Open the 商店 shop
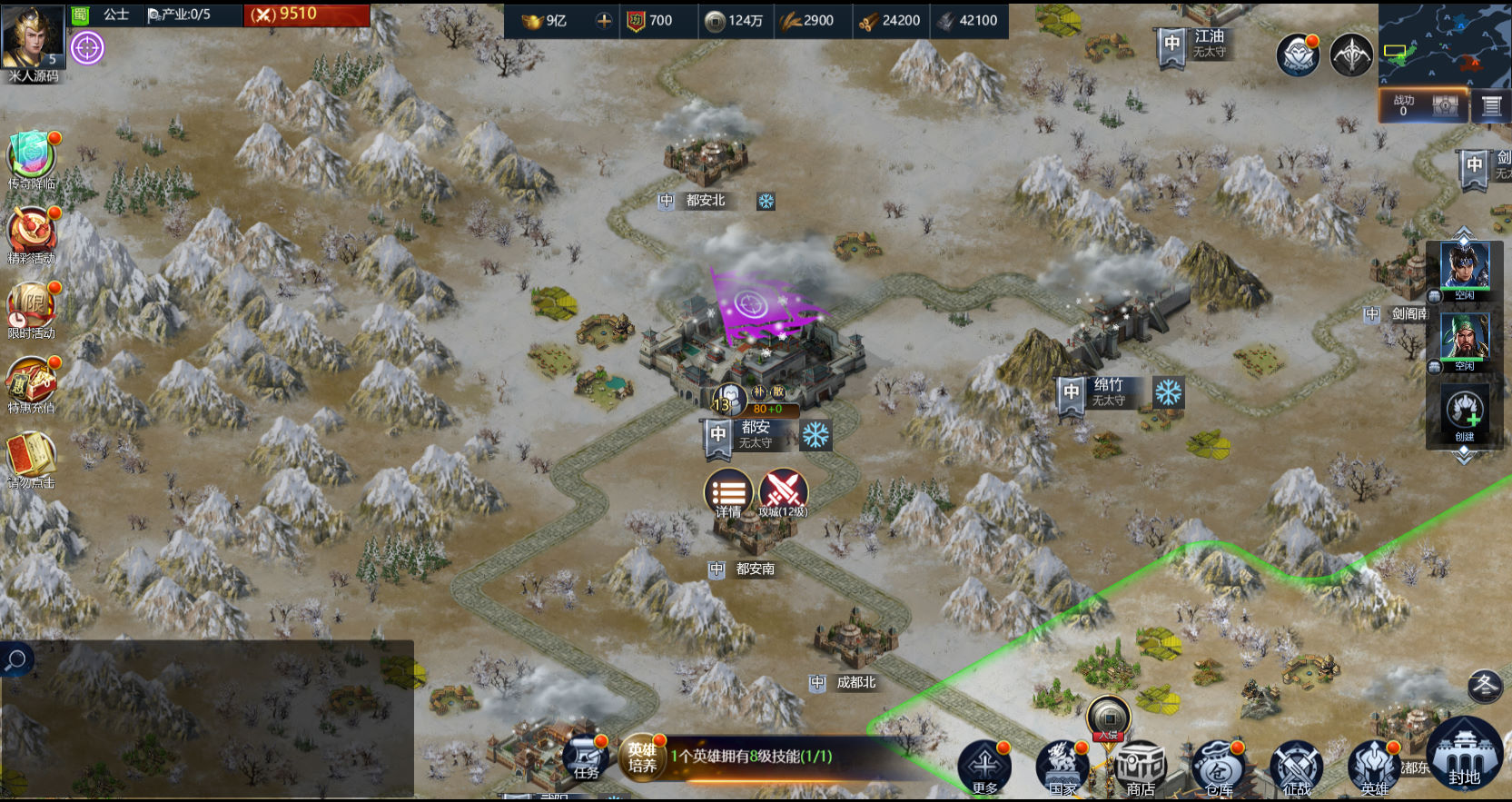The image size is (1512, 802). pyautogui.click(x=1141, y=767)
